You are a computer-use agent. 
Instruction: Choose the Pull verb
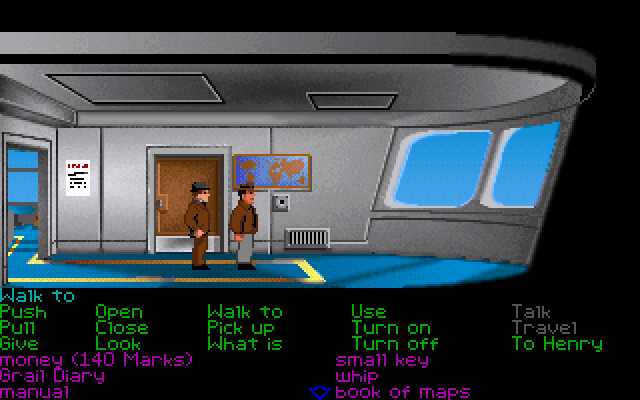click(x=19, y=328)
